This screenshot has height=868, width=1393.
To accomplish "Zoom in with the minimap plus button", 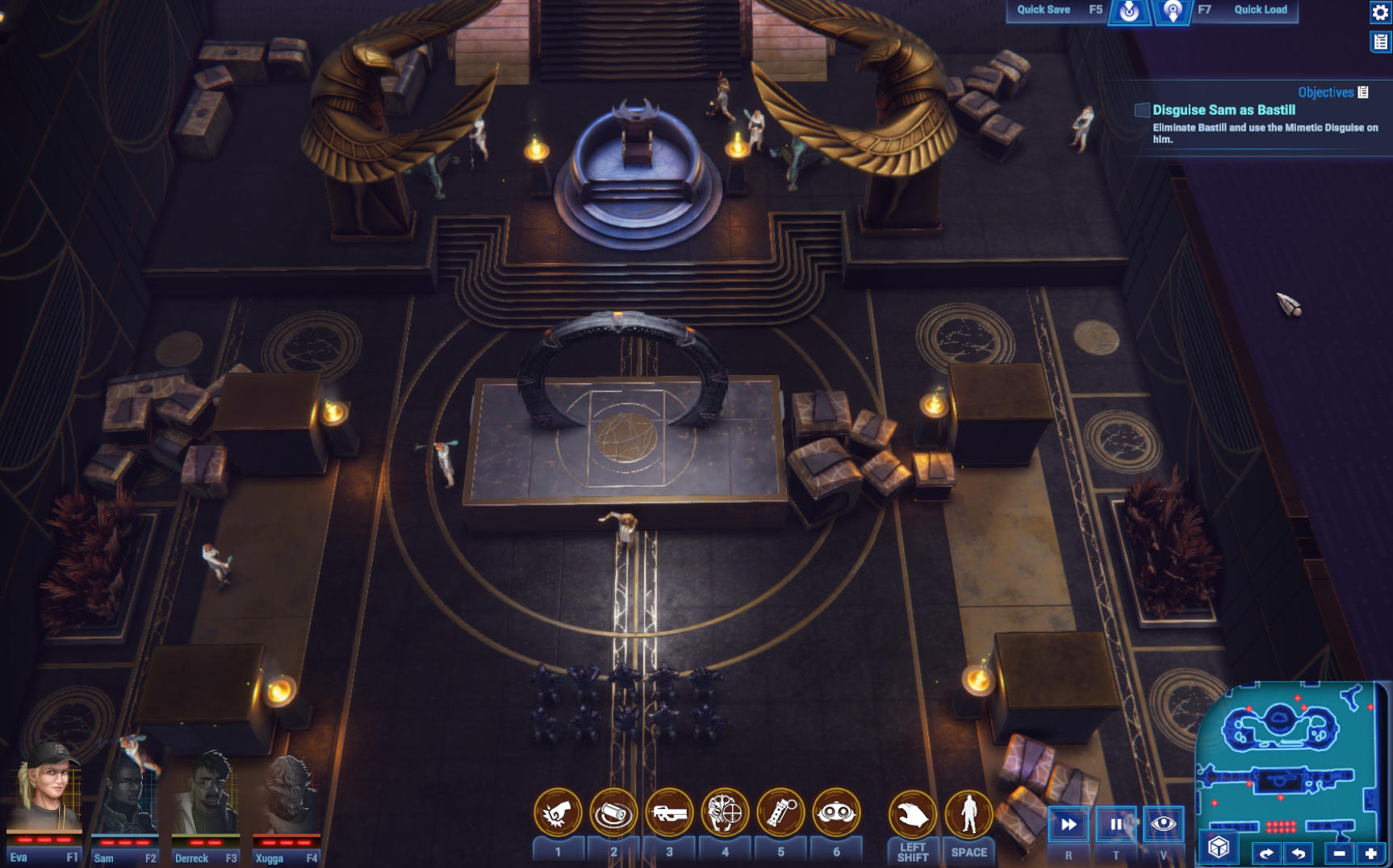I will click(x=1370, y=853).
